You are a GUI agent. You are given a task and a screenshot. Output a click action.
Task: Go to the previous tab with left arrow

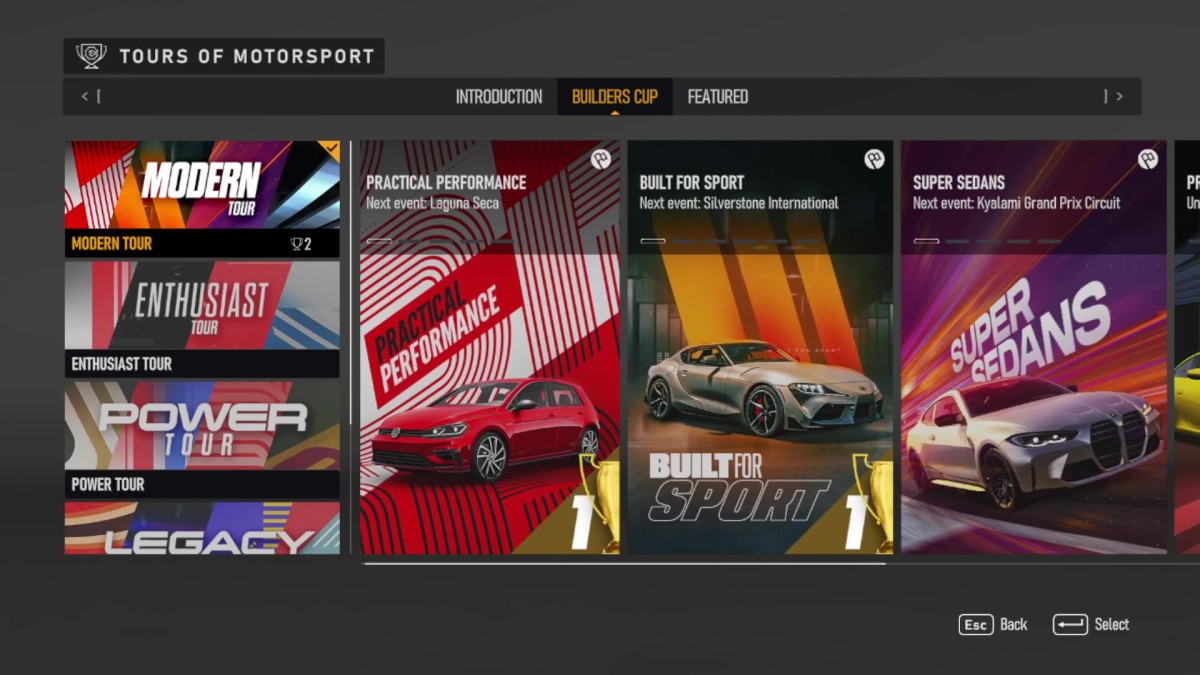[x=86, y=97]
